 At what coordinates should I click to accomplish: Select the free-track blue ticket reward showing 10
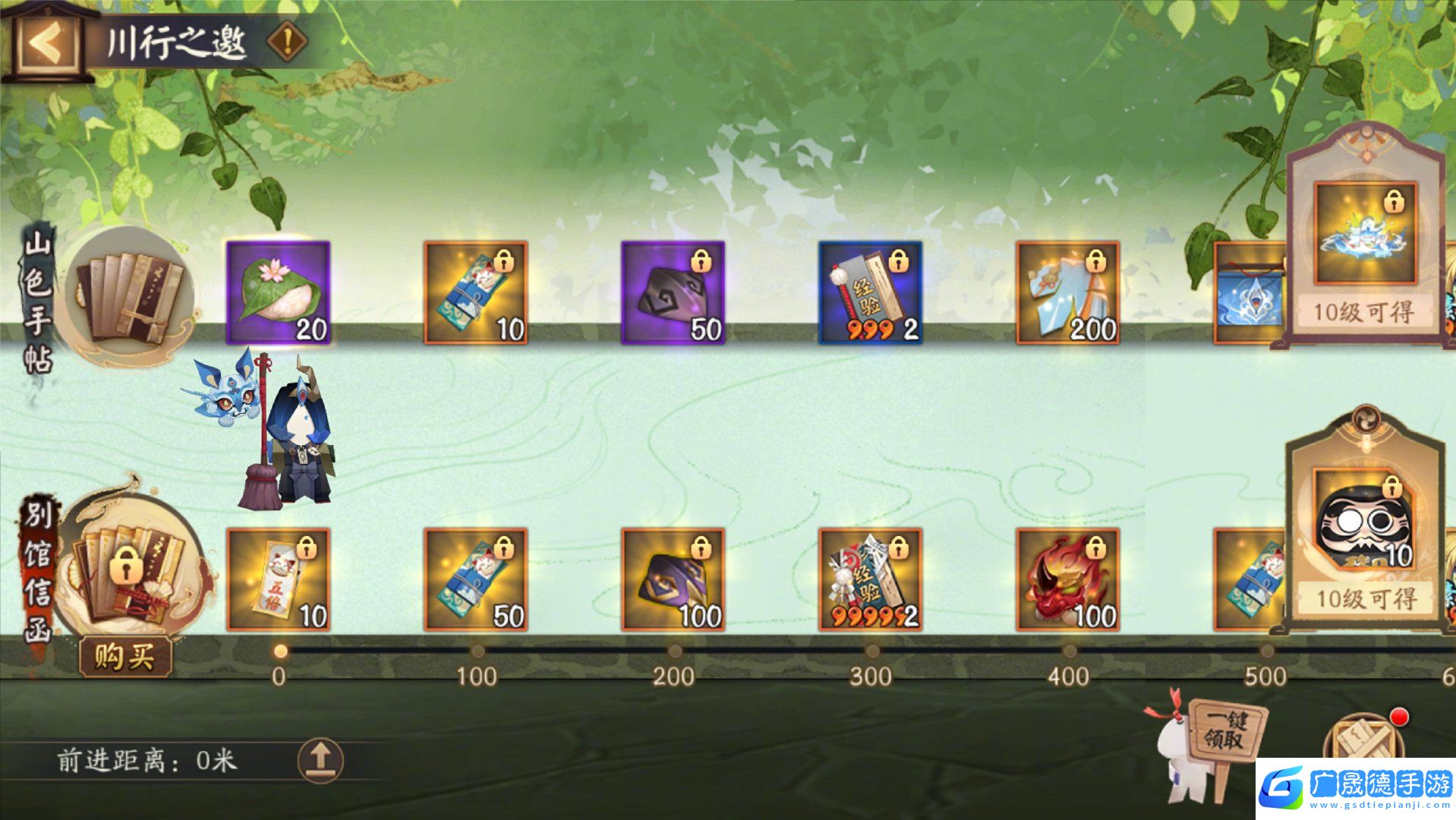[x=475, y=292]
